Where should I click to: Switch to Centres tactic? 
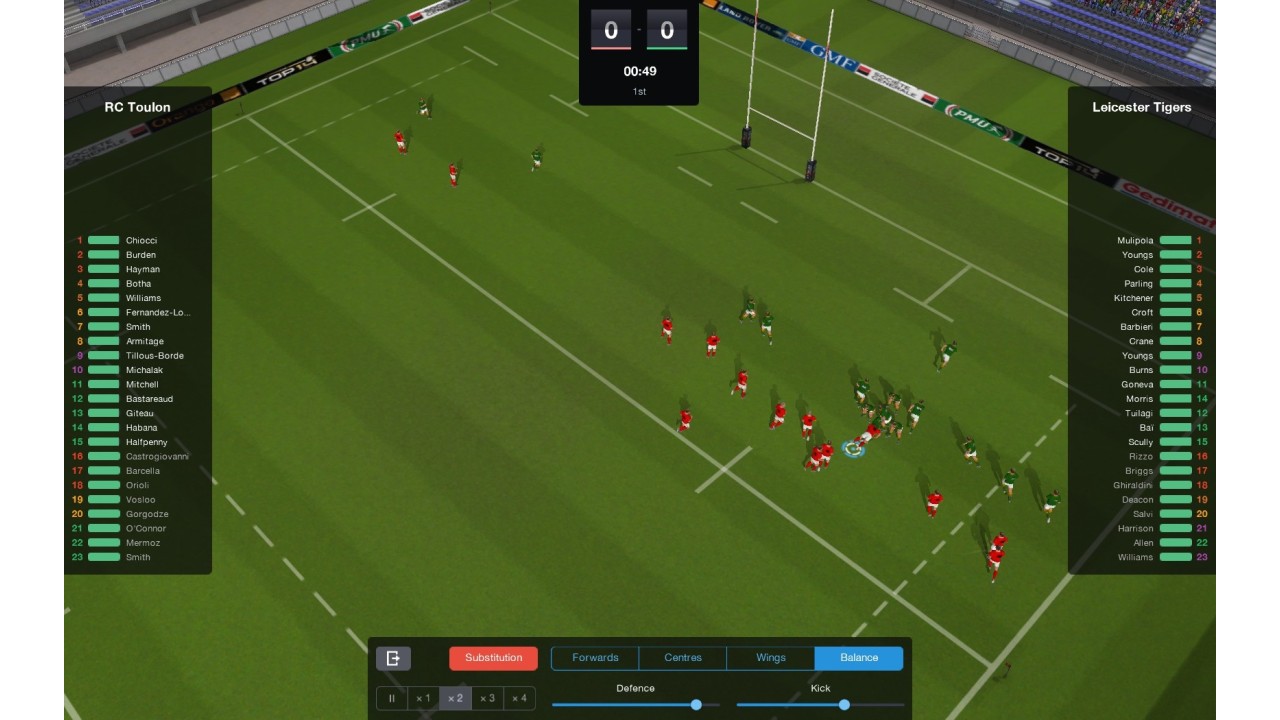click(683, 658)
